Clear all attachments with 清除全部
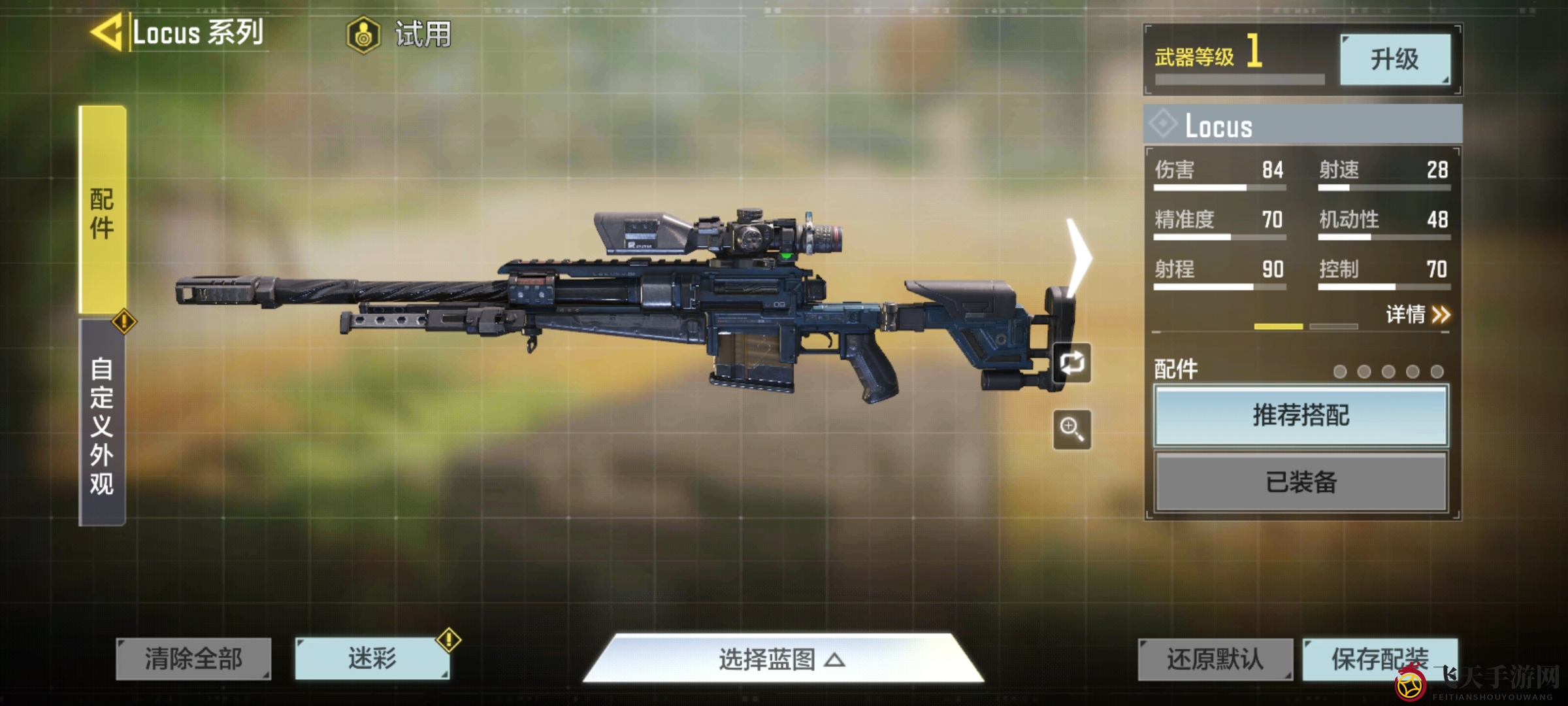Viewport: 1568px width, 706px height. (193, 659)
